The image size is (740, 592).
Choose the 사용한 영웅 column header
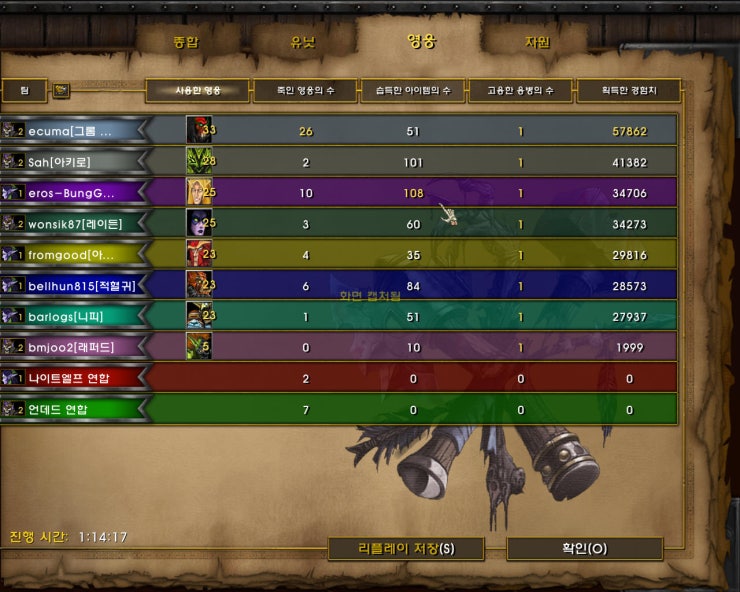click(x=198, y=91)
